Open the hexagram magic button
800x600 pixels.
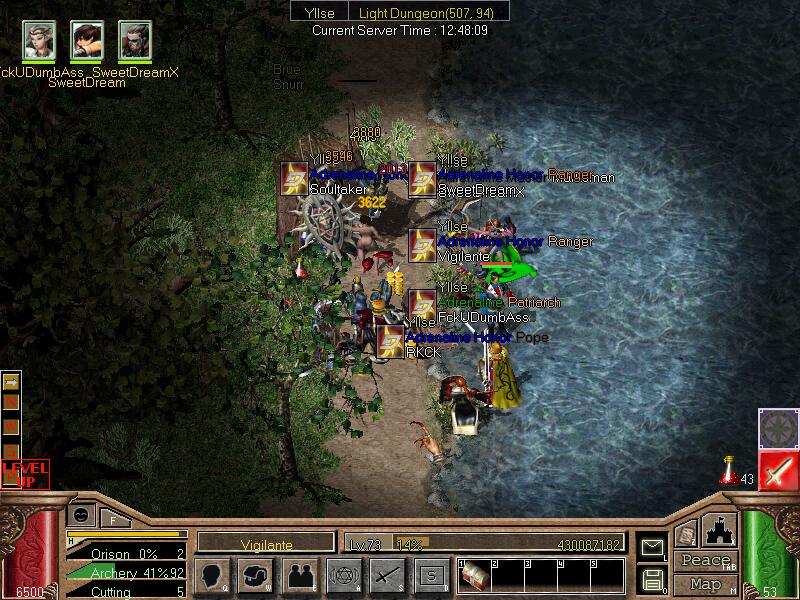click(343, 575)
